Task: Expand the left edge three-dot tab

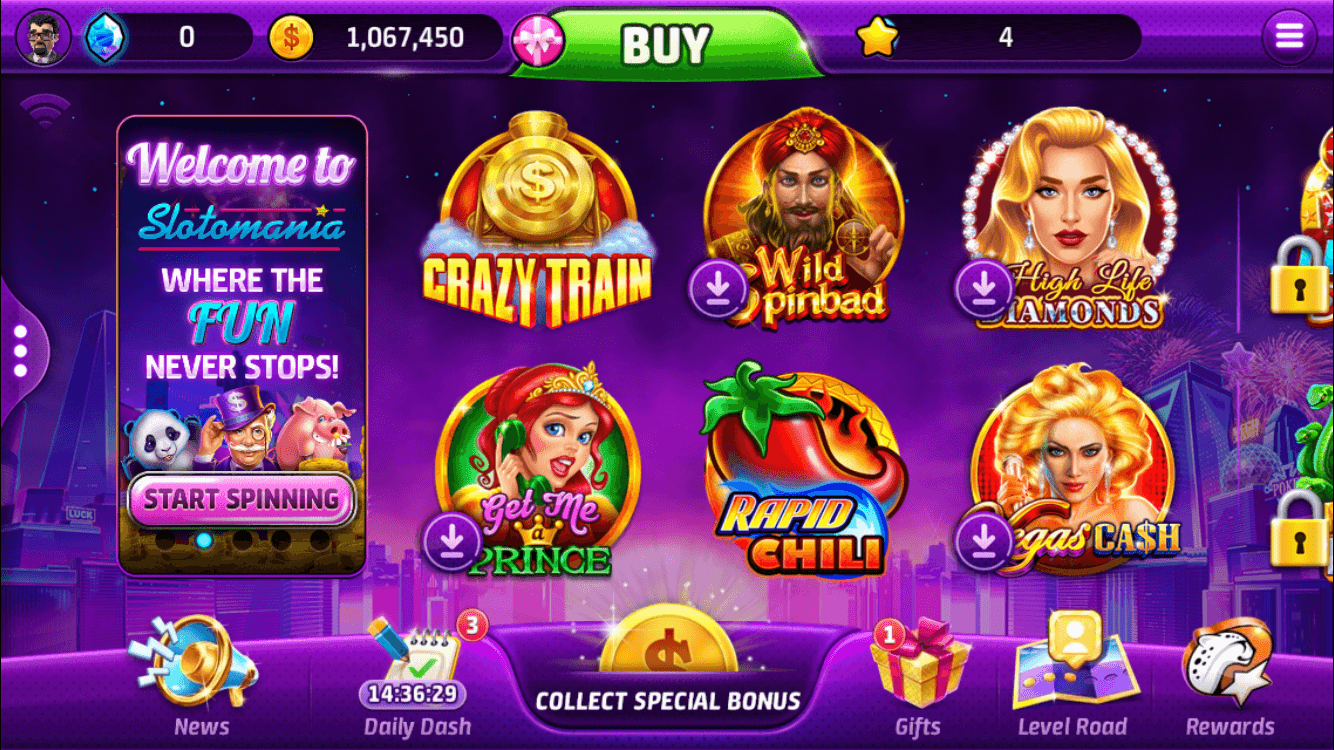Action: [x=22, y=349]
